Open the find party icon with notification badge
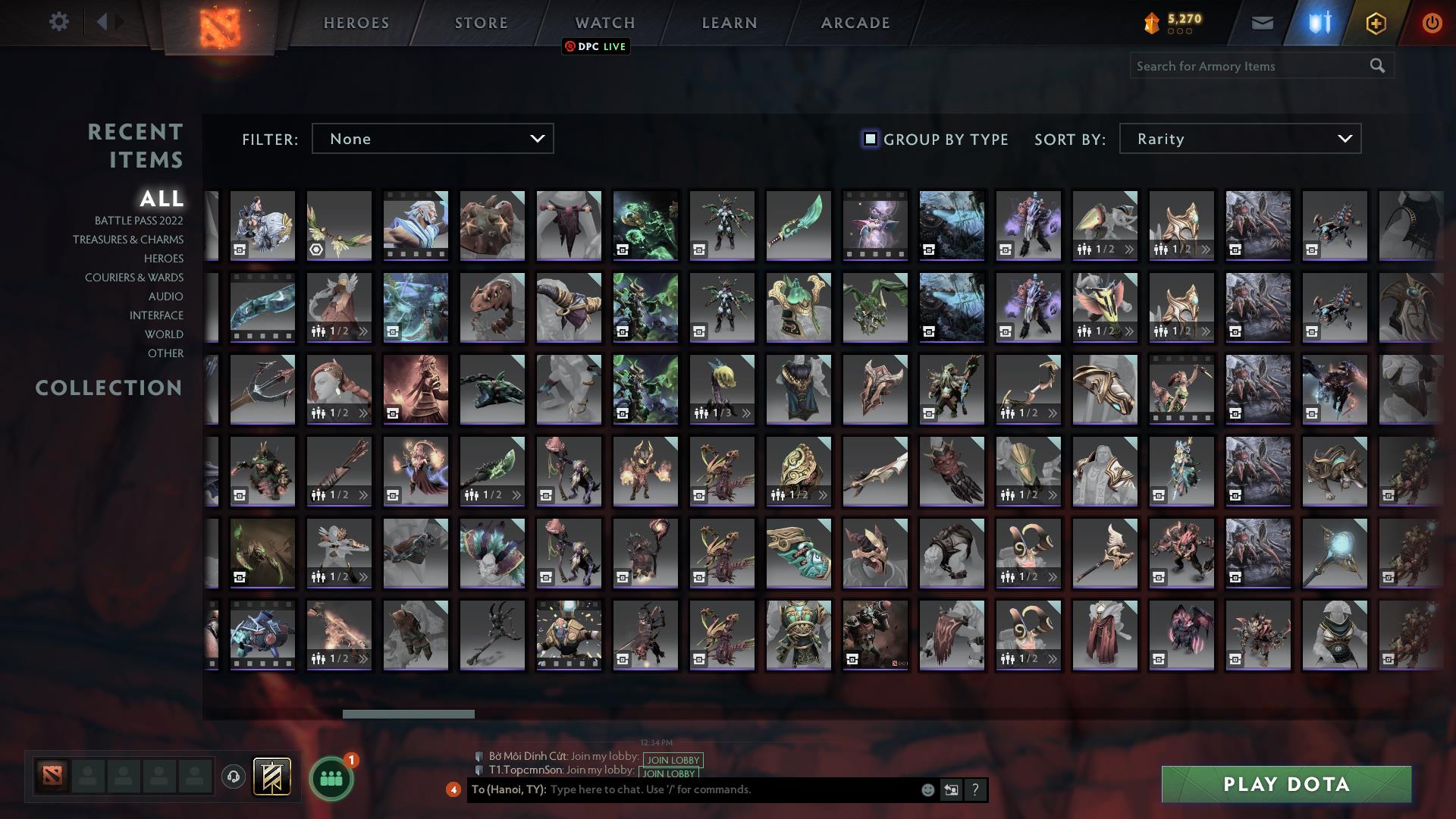The image size is (1456, 819). click(x=329, y=777)
